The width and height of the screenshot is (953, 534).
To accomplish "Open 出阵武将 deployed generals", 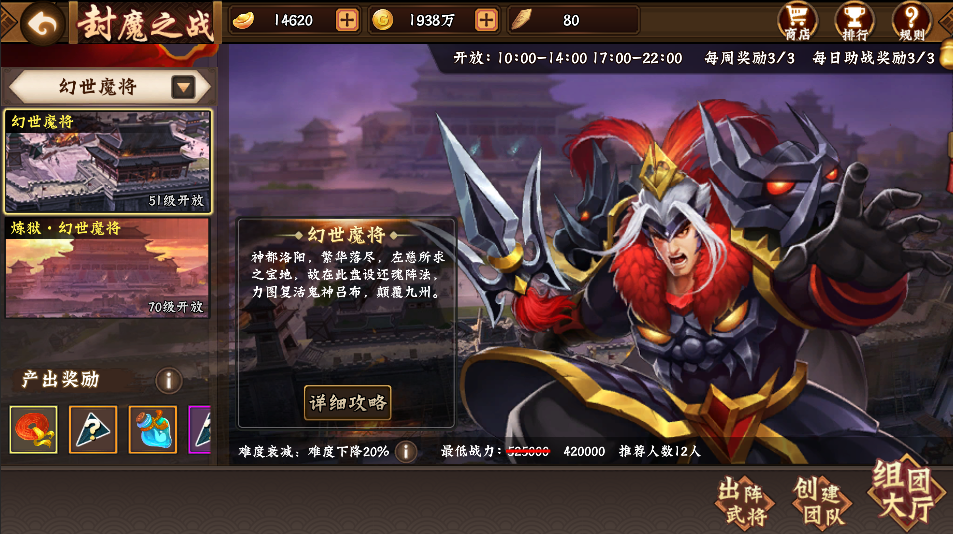I will tap(745, 502).
